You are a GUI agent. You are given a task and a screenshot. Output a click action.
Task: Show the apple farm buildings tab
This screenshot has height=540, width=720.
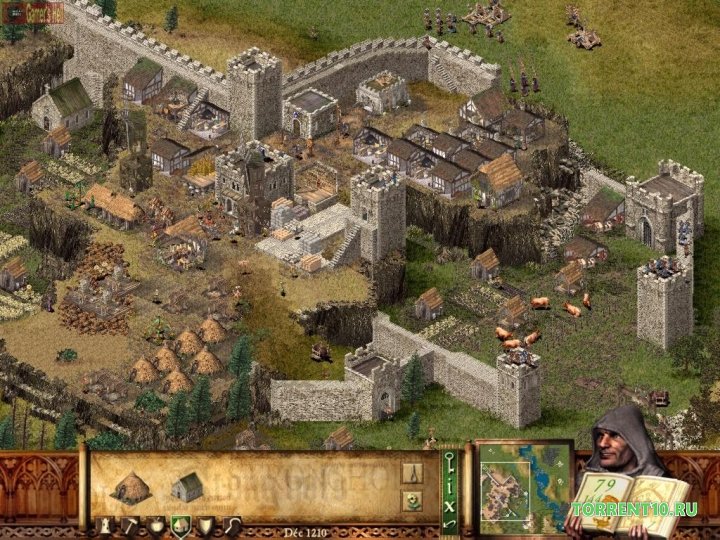(155, 524)
